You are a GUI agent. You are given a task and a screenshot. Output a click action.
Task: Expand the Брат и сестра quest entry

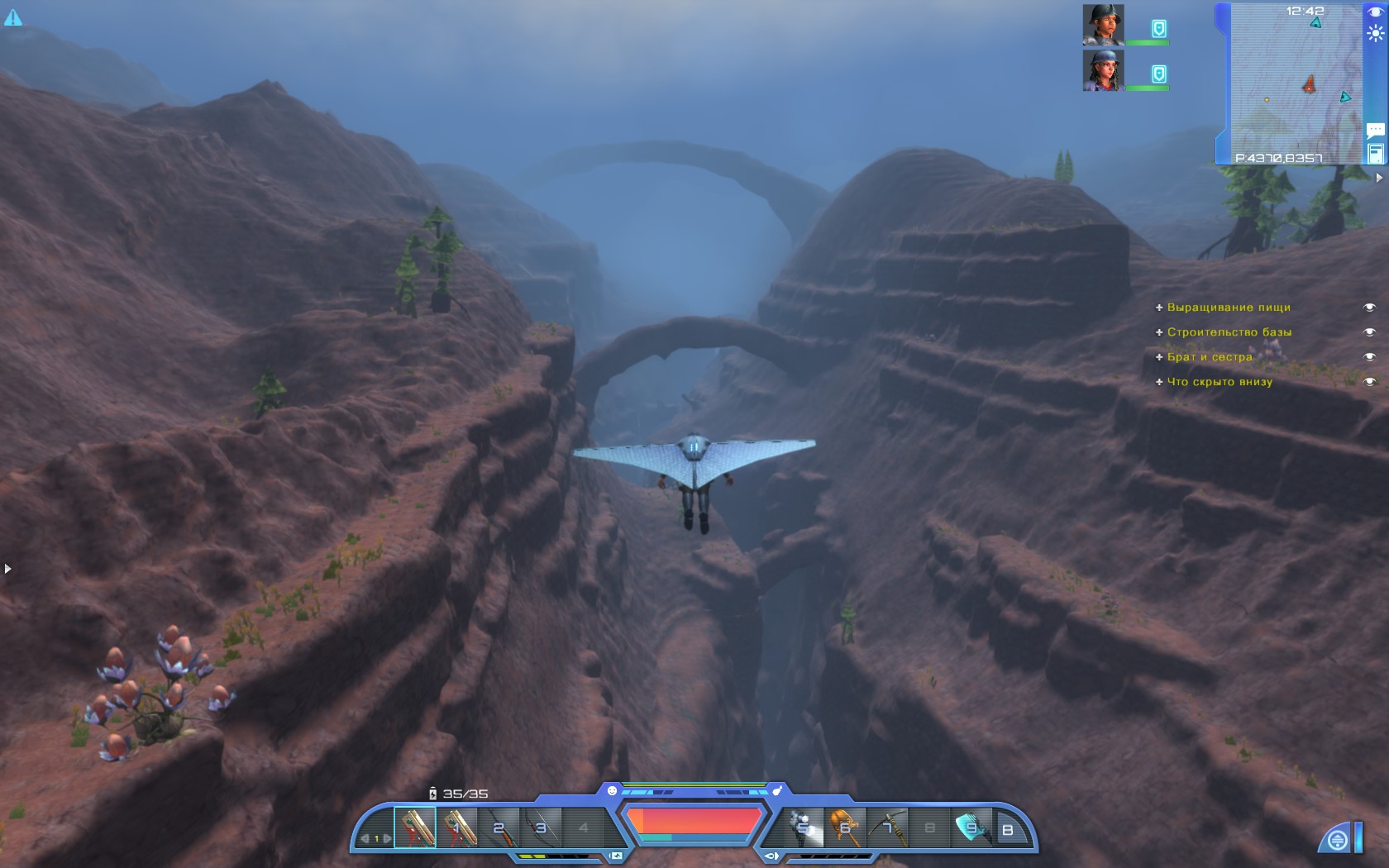1160,356
